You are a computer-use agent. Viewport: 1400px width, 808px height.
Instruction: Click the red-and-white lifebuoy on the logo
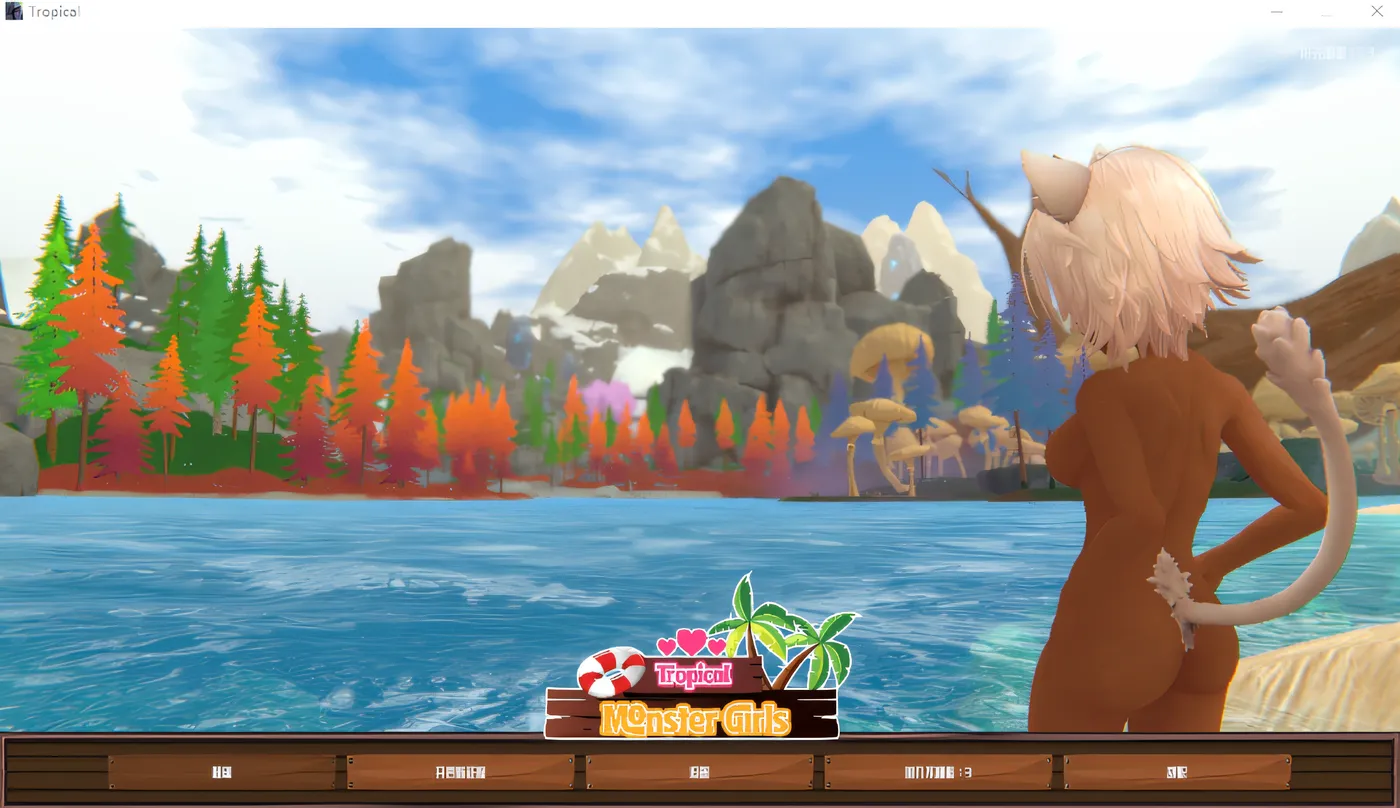[610, 670]
